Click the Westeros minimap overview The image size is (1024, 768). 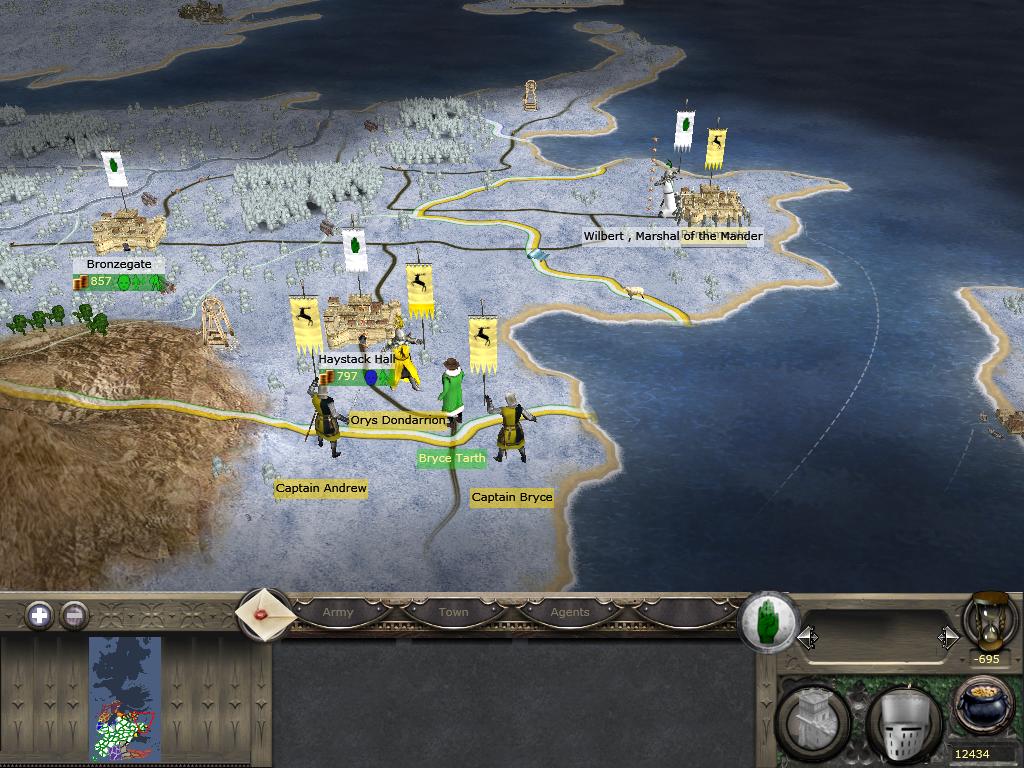pos(125,699)
